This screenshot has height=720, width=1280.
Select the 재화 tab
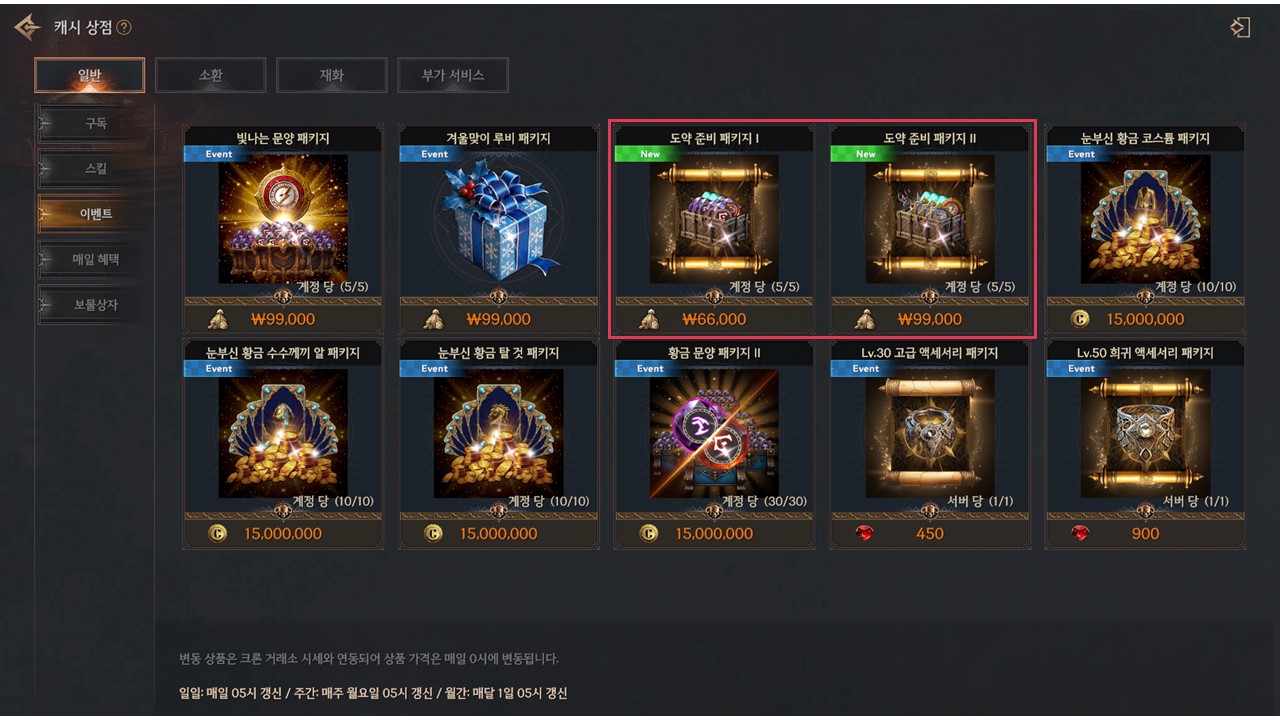[x=331, y=75]
